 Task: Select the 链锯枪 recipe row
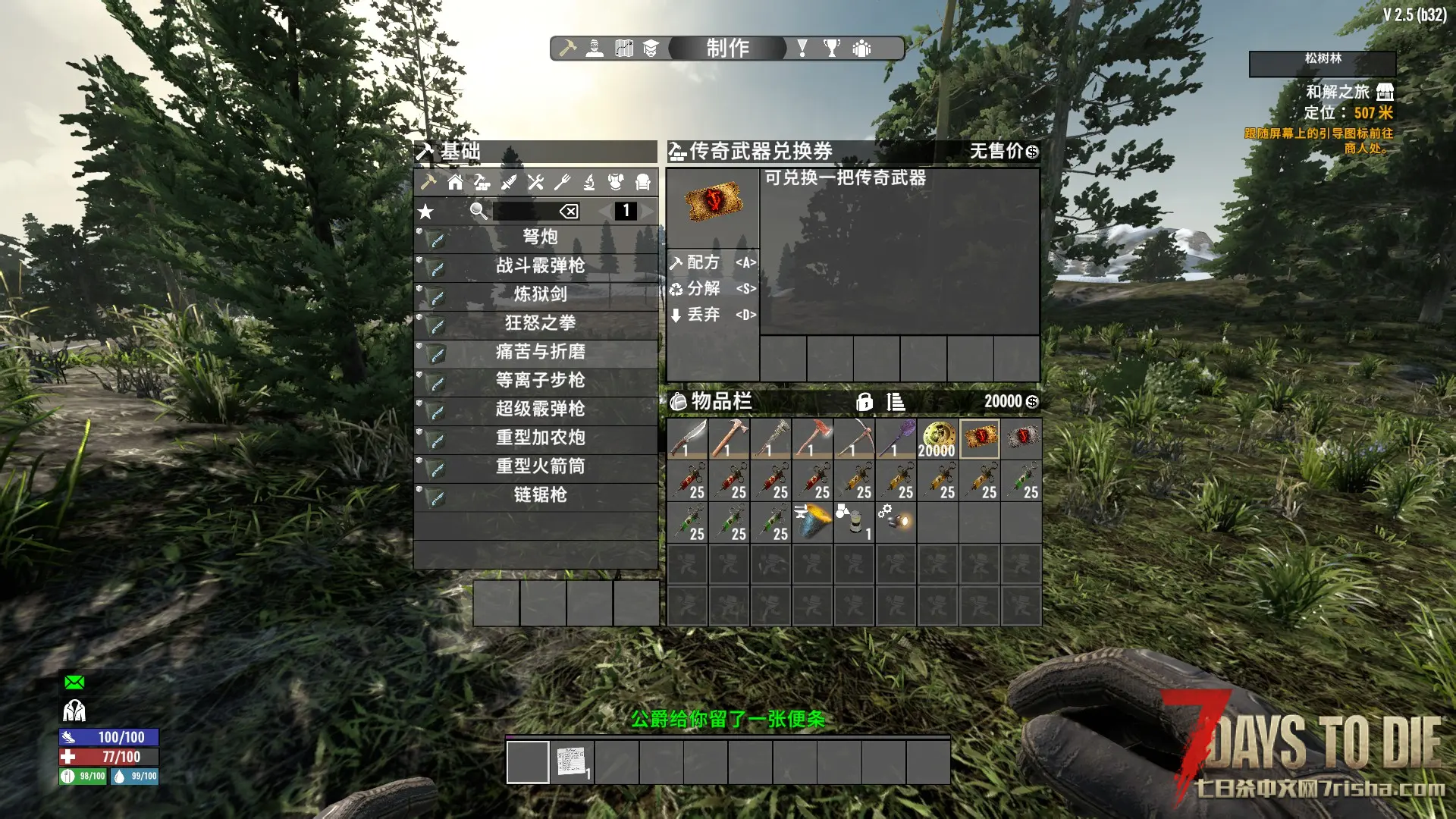point(539,495)
